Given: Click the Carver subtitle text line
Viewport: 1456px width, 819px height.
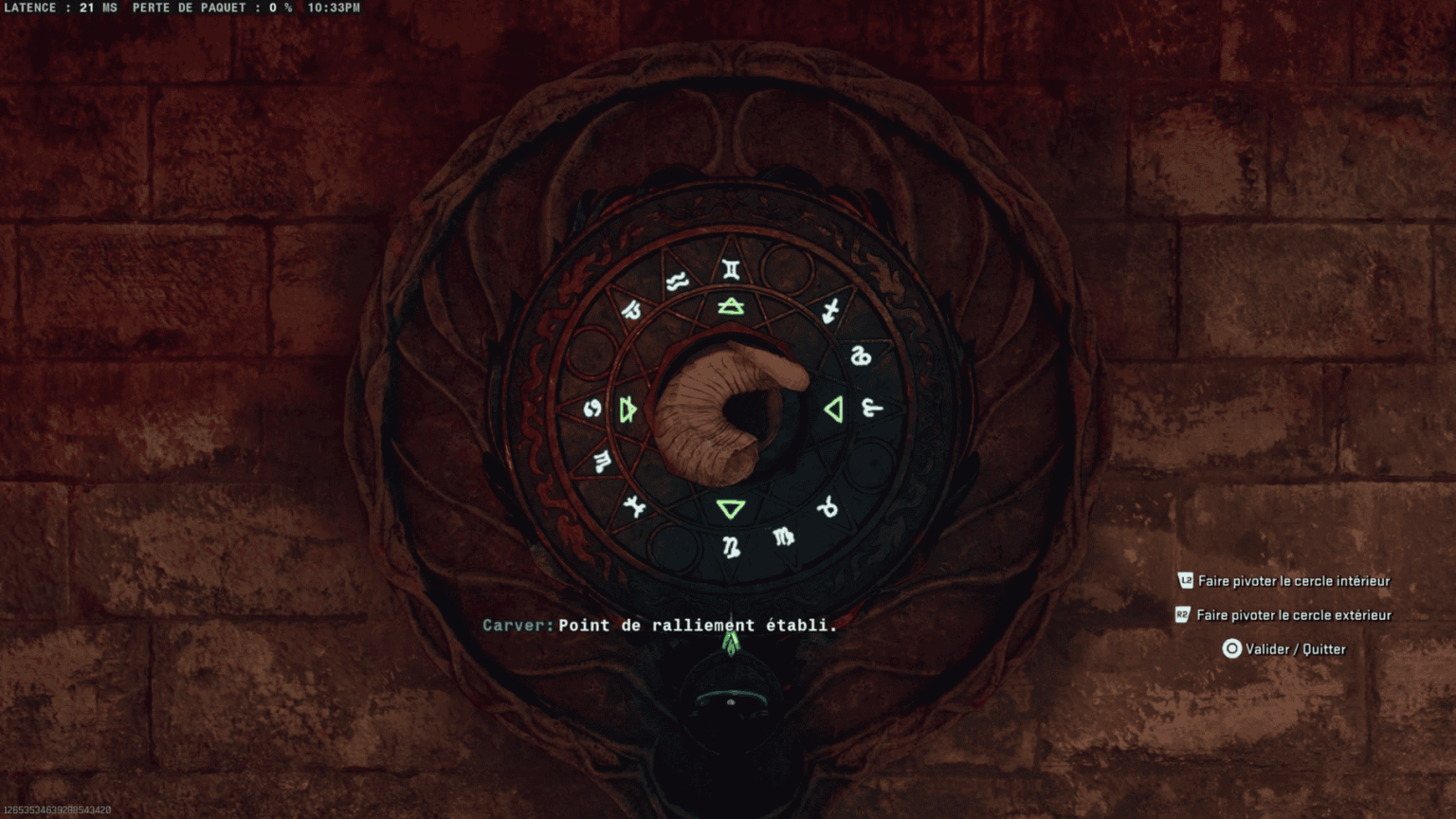Looking at the screenshot, I should click(x=661, y=626).
